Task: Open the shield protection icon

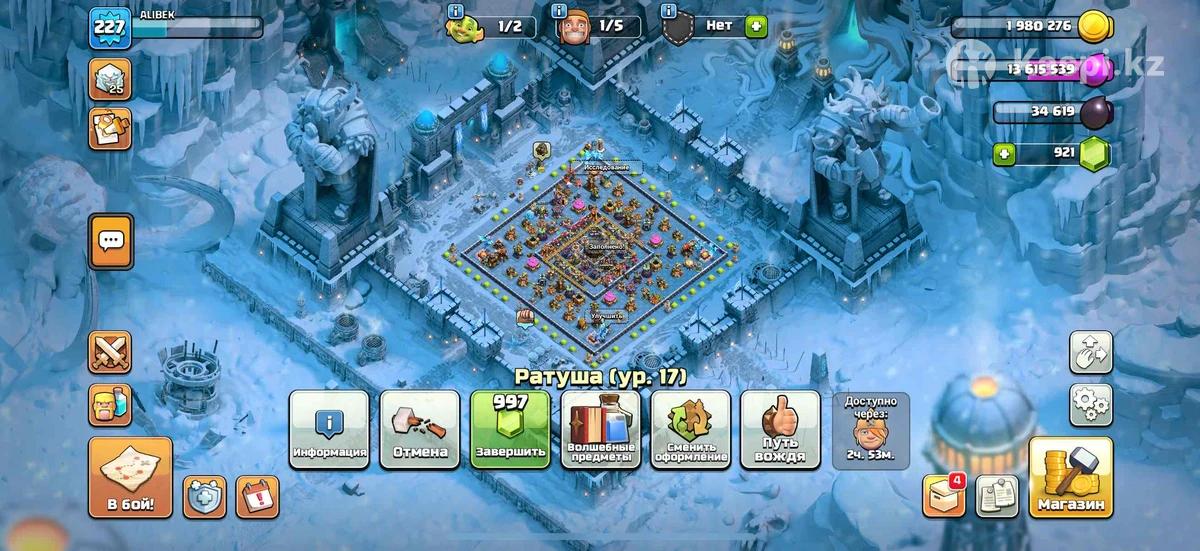Action: coord(204,496)
